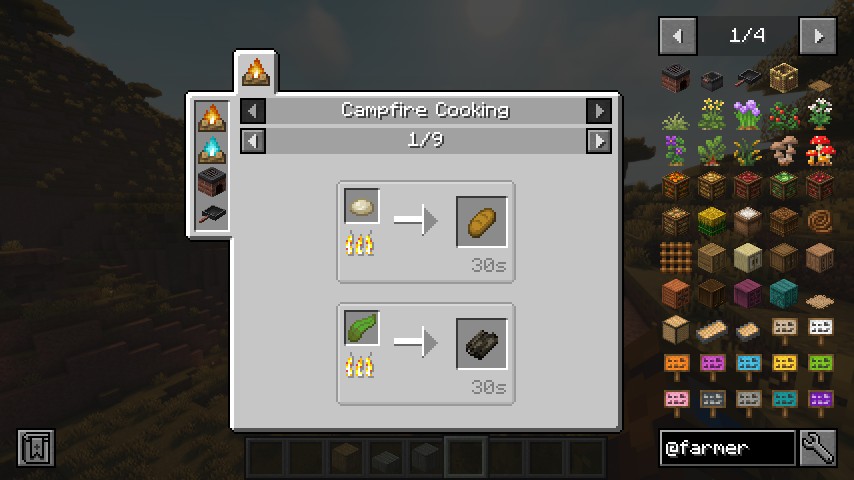The image size is (854, 480).
Task: Switch to the next recipe category
Action: [598, 110]
